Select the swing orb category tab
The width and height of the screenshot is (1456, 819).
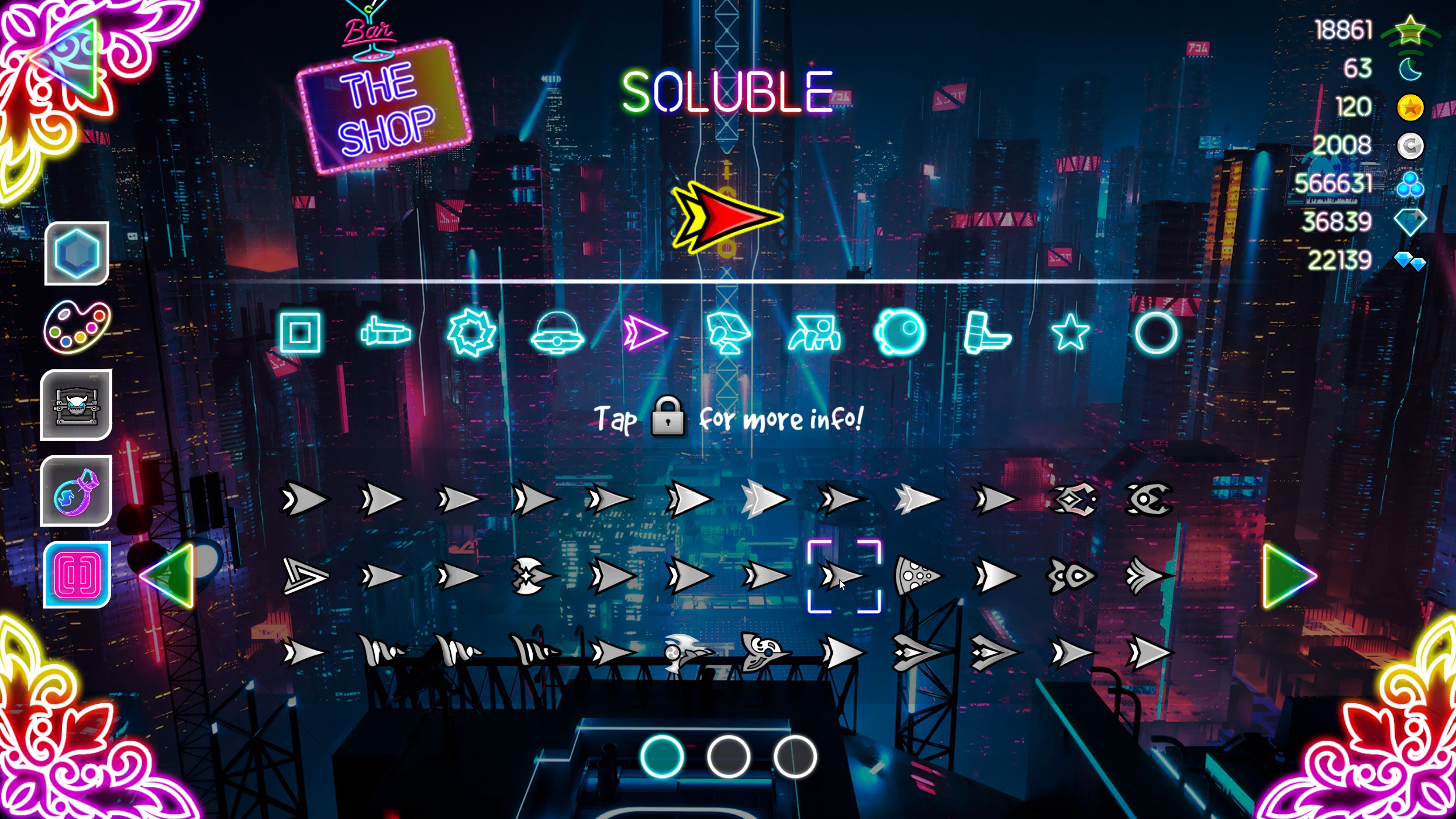click(900, 333)
